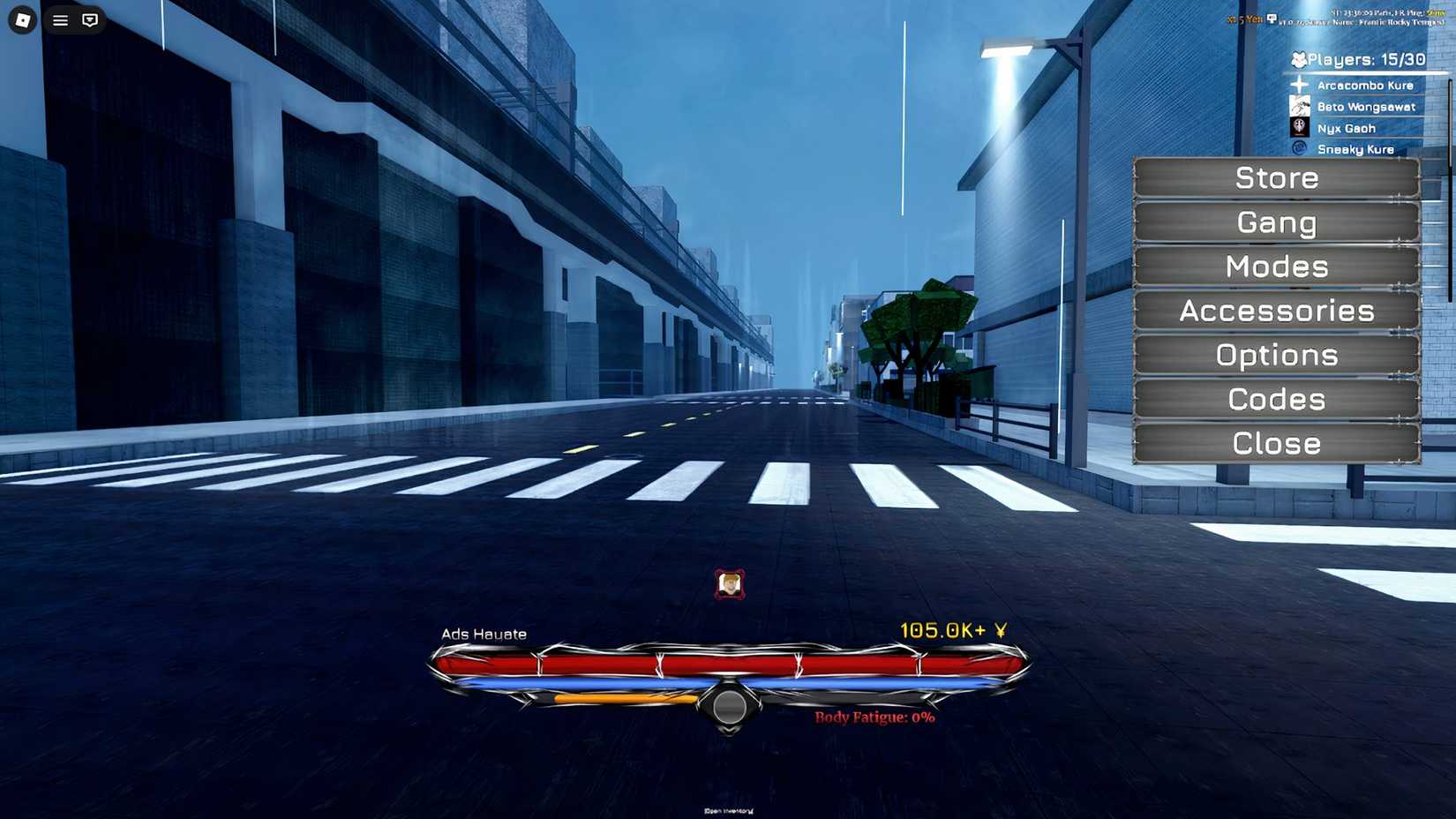Image resolution: width=1456 pixels, height=819 pixels.
Task: Open the Store menu
Action: (1274, 178)
